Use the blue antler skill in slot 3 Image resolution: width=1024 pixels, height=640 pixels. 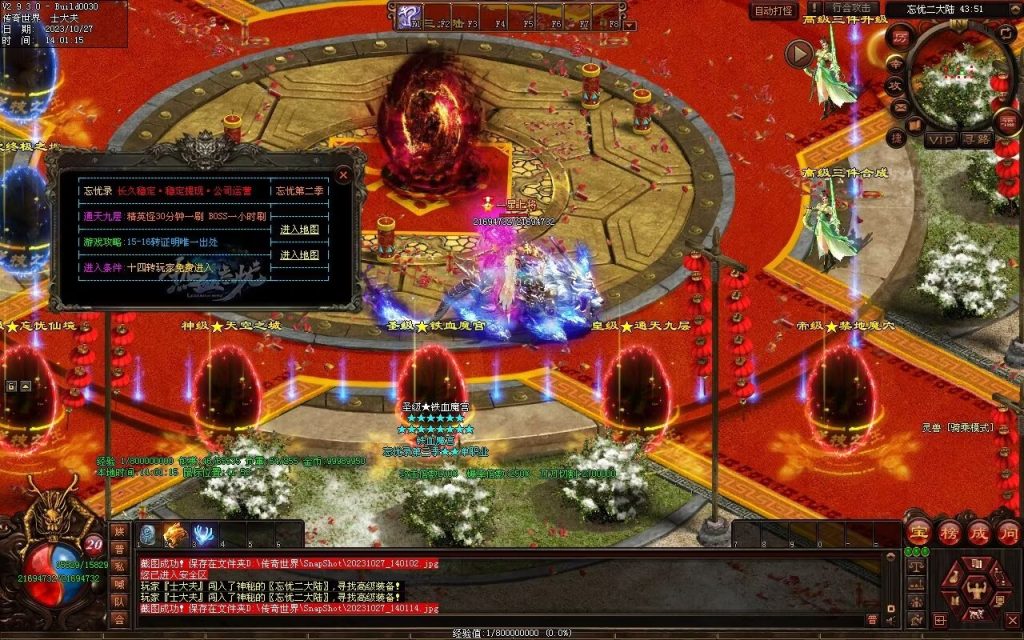click(x=204, y=534)
